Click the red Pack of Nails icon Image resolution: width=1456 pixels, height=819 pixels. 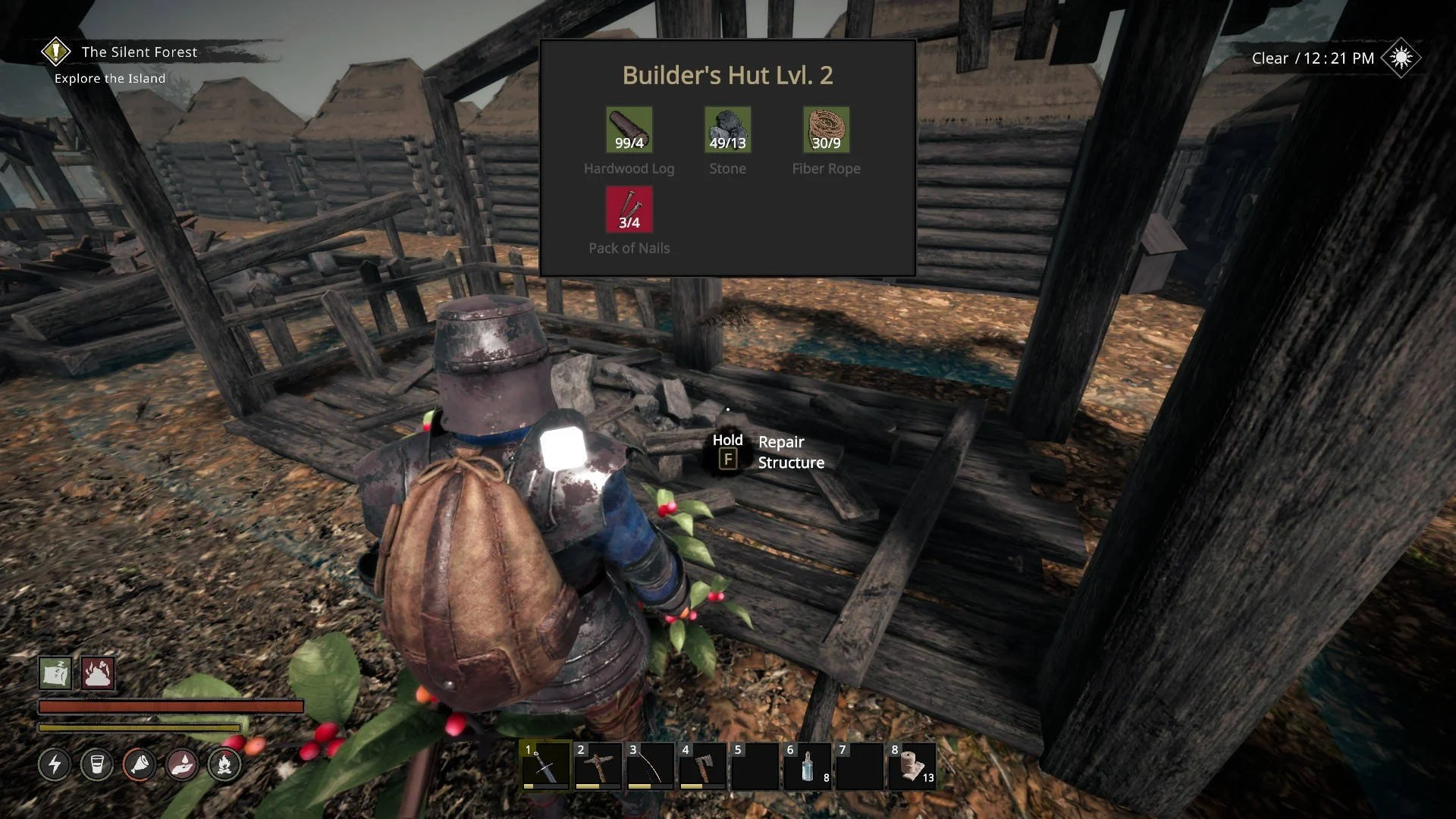629,210
